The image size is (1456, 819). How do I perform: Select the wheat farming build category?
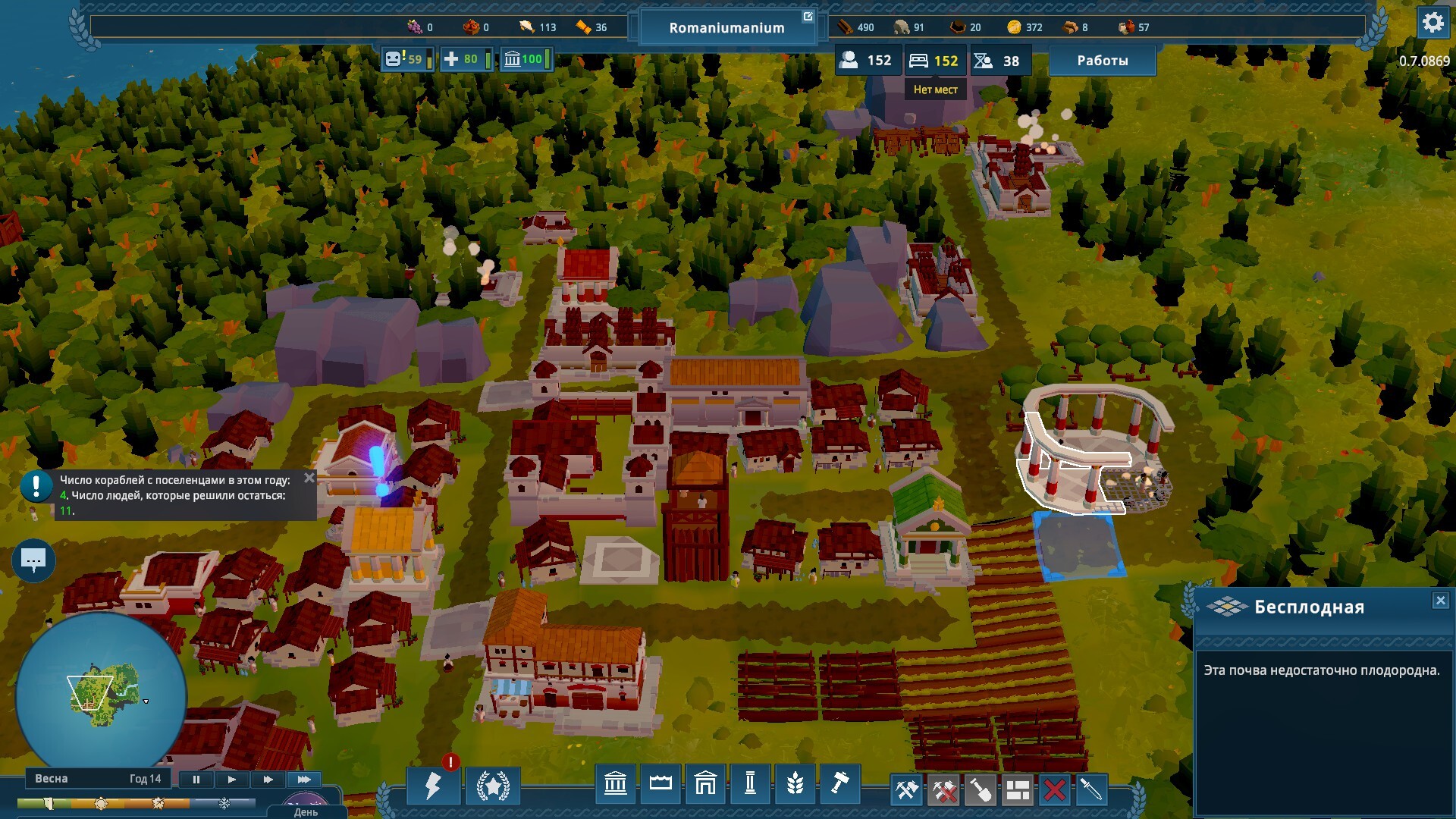point(795,783)
